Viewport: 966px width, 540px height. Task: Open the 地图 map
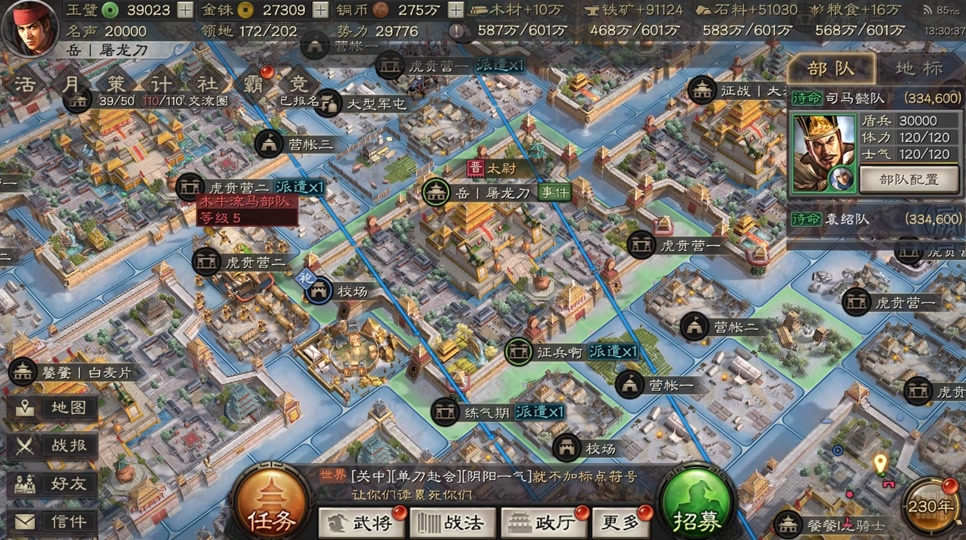(x=54, y=408)
